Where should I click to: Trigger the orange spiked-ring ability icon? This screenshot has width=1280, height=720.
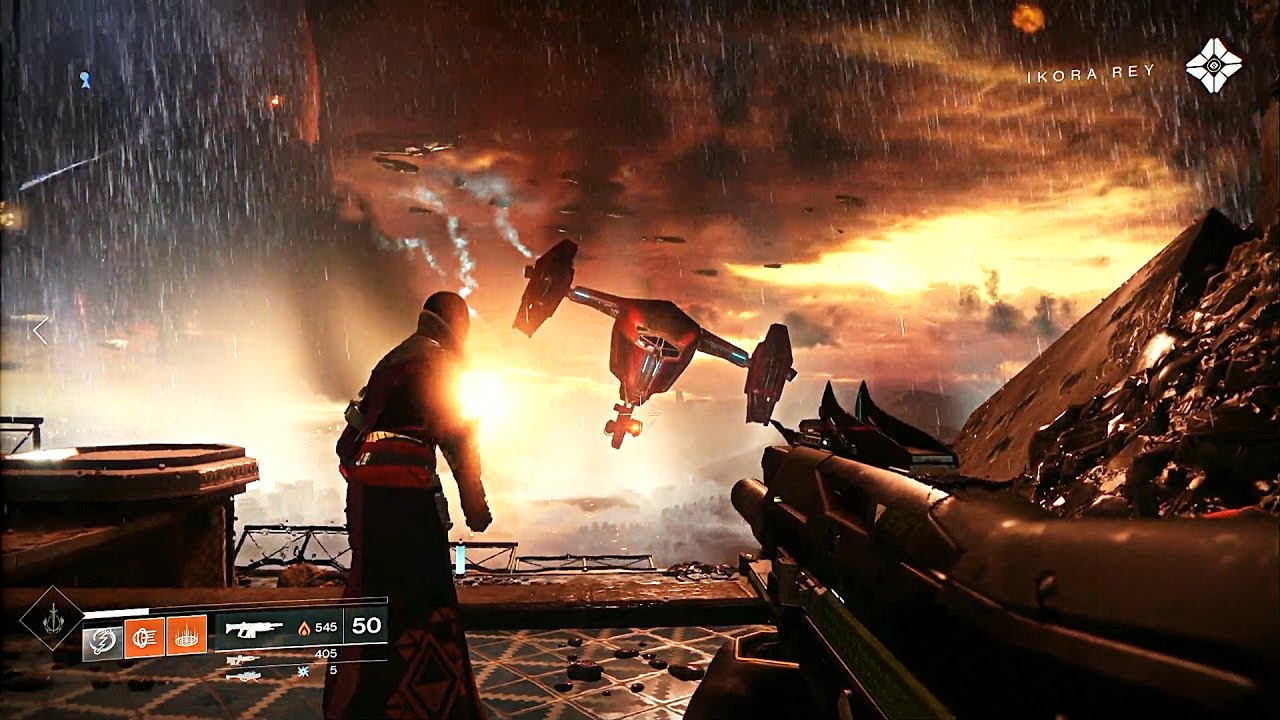[x=186, y=635]
